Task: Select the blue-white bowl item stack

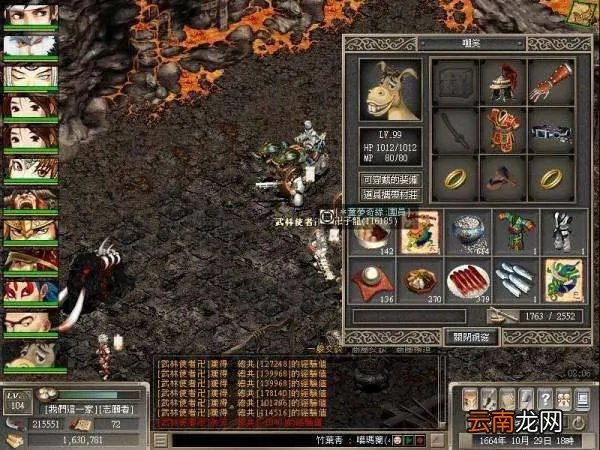Action: pos(468,232)
